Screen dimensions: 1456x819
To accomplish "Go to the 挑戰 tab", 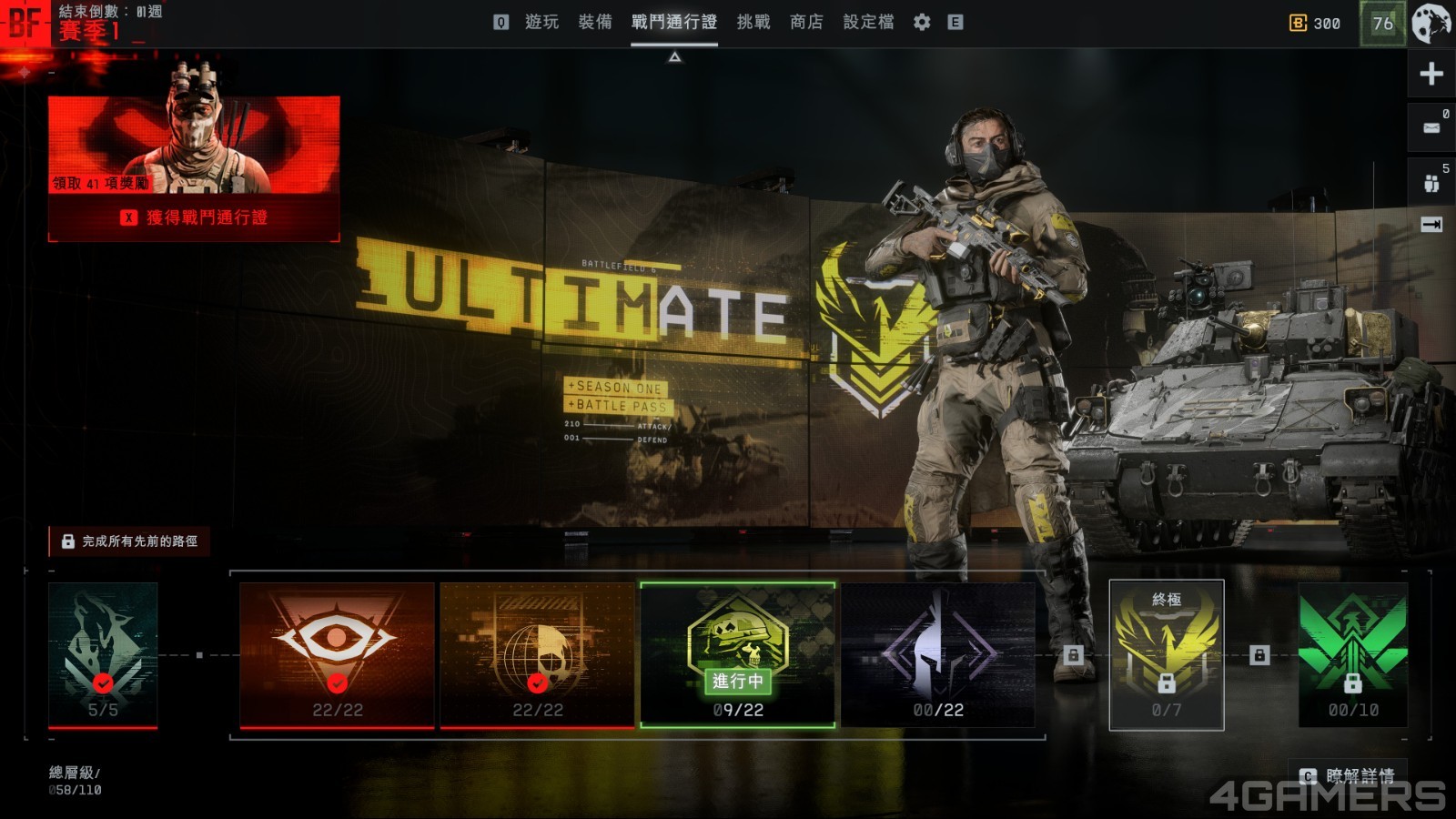I will 753,22.
